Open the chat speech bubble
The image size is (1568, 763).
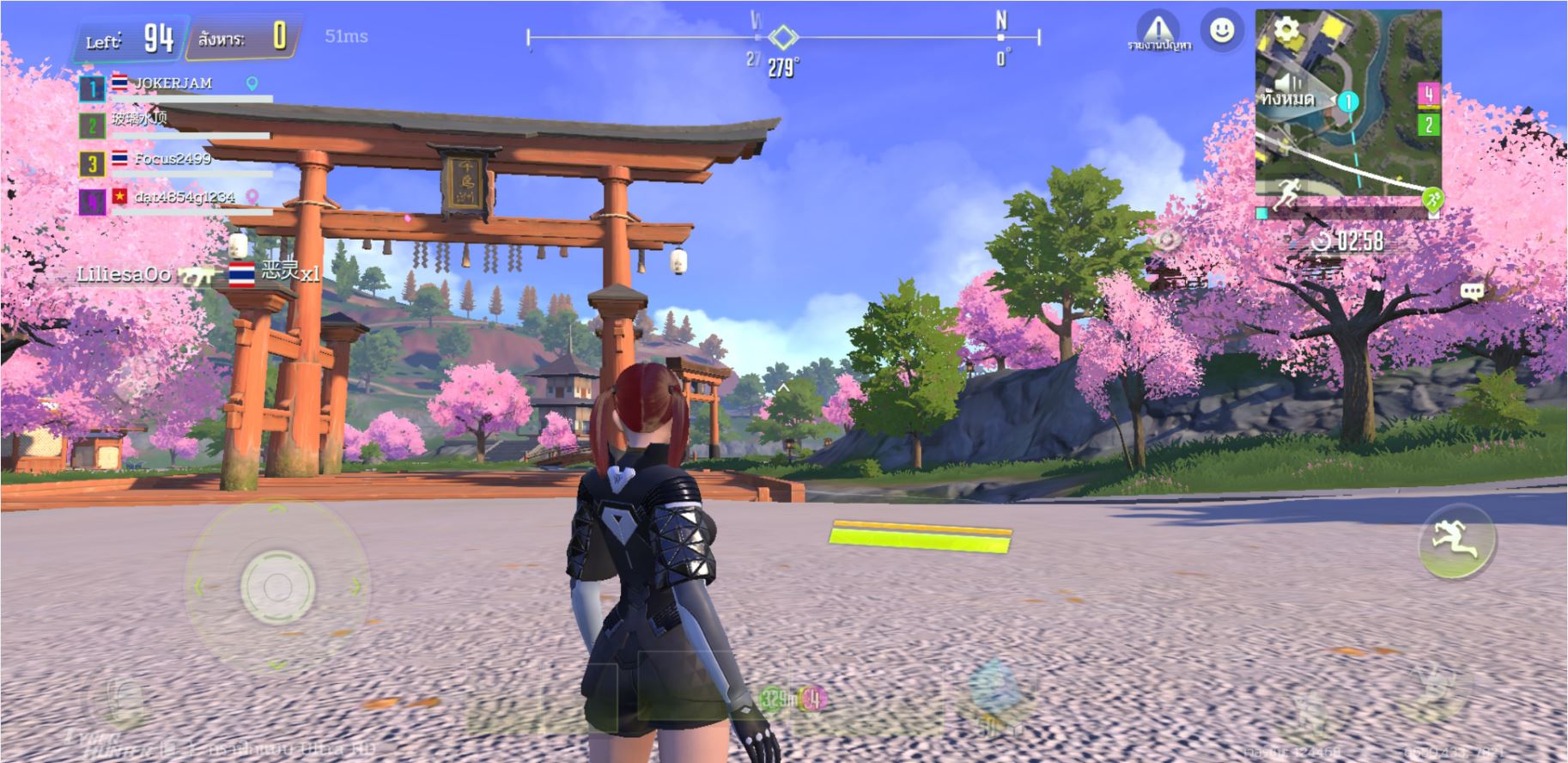point(1472,291)
